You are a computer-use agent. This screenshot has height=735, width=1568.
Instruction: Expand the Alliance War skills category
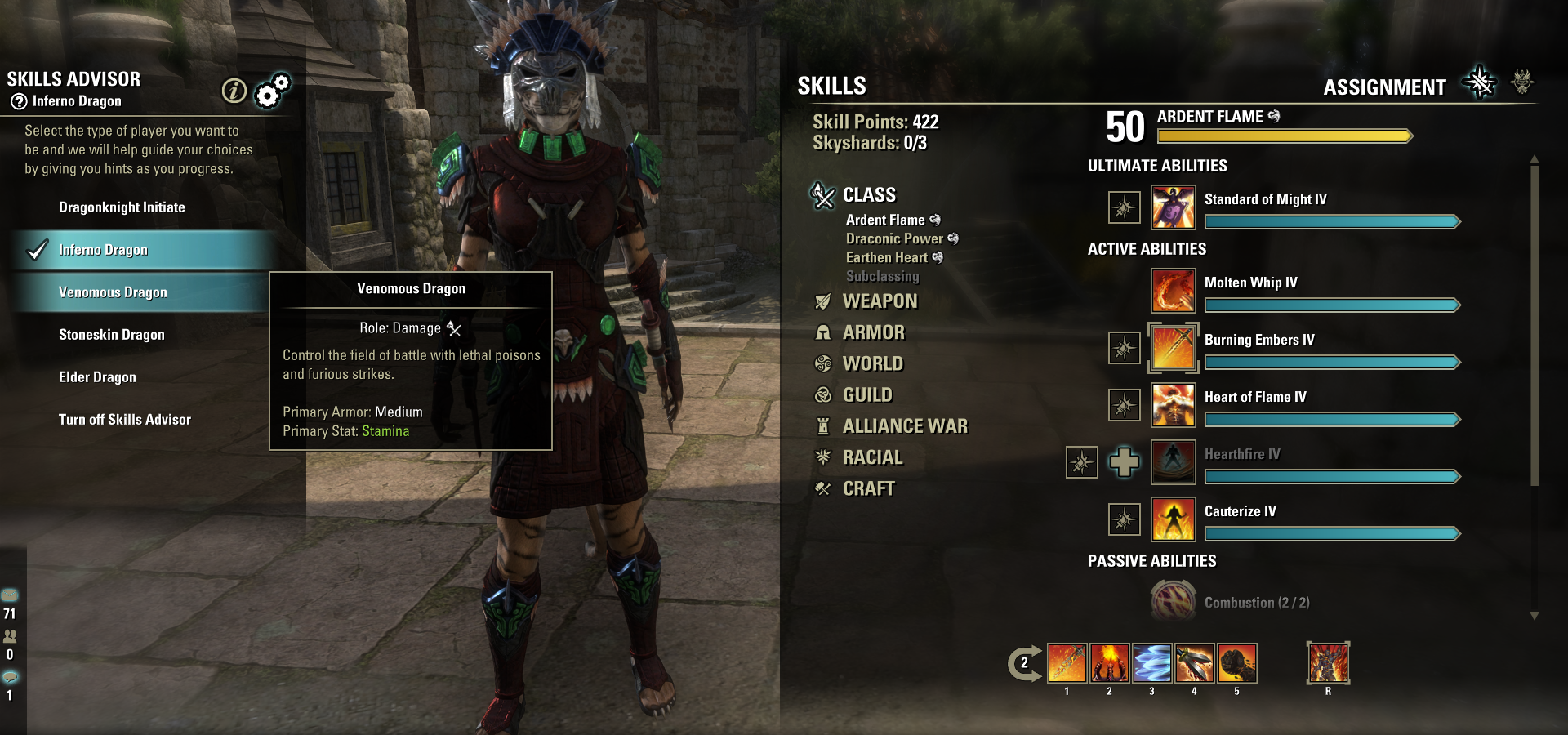(904, 426)
